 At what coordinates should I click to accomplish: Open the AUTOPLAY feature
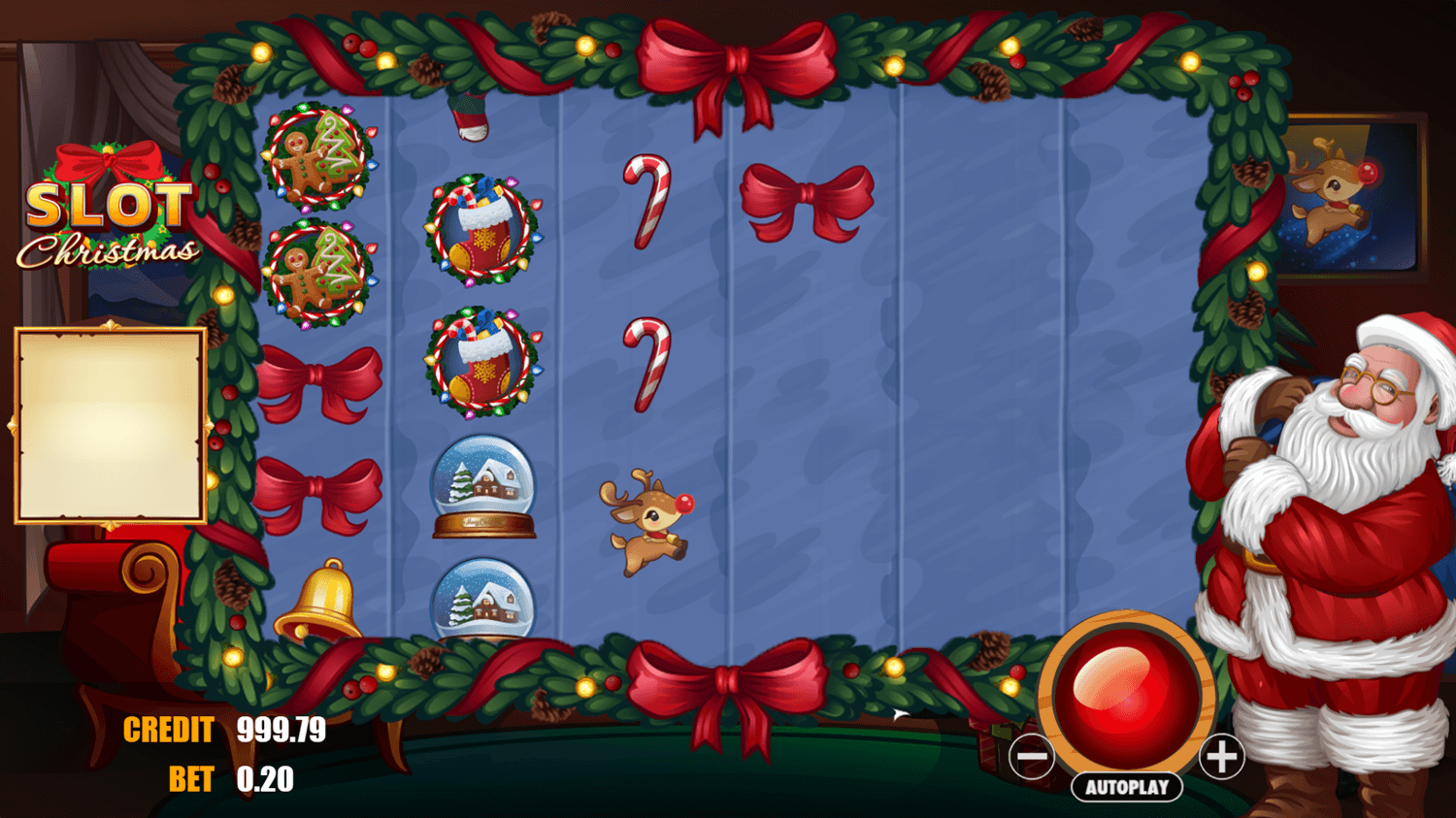point(1126,787)
